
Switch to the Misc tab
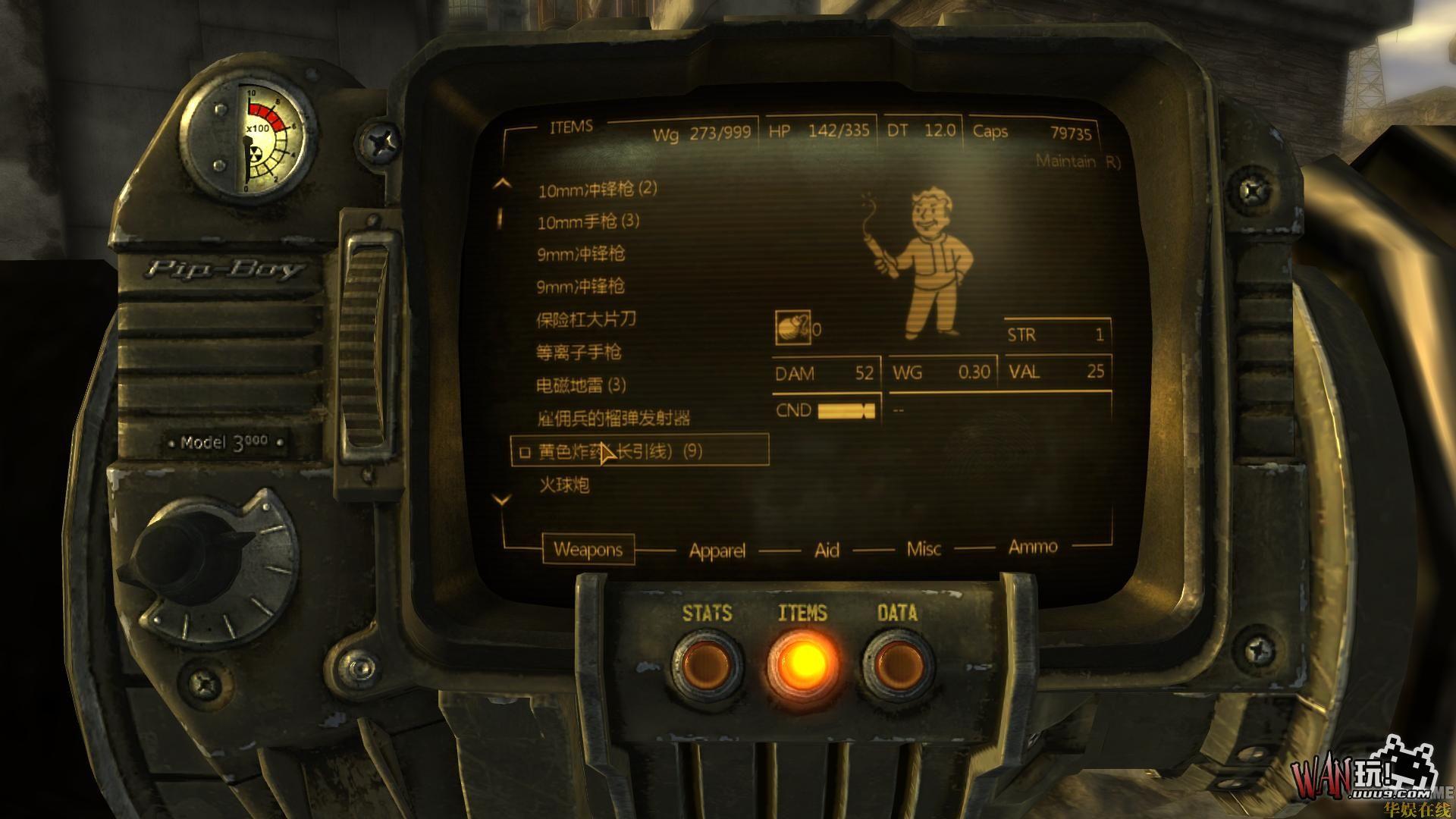924,549
